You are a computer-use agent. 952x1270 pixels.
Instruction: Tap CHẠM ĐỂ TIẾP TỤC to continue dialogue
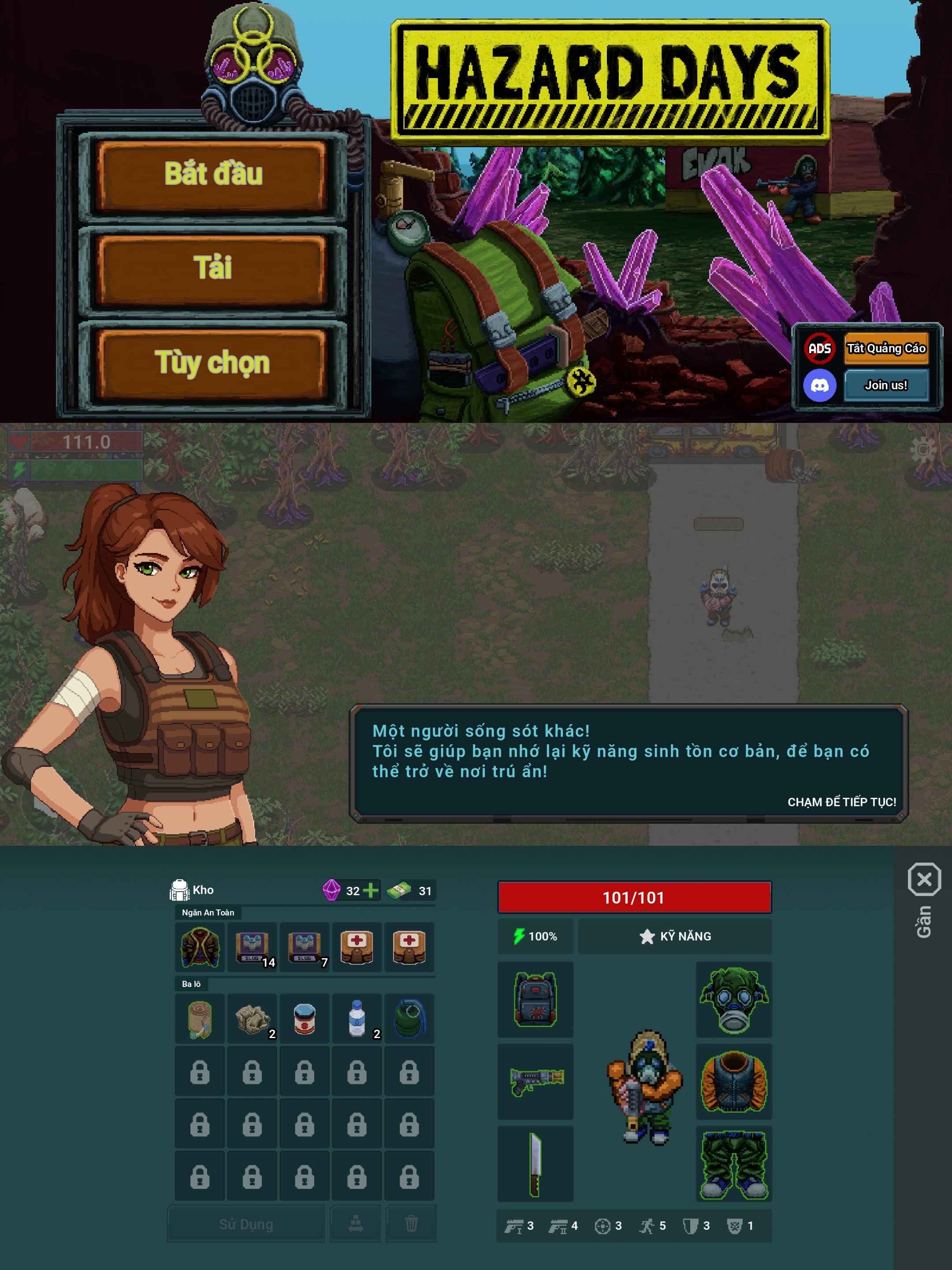pos(841,802)
